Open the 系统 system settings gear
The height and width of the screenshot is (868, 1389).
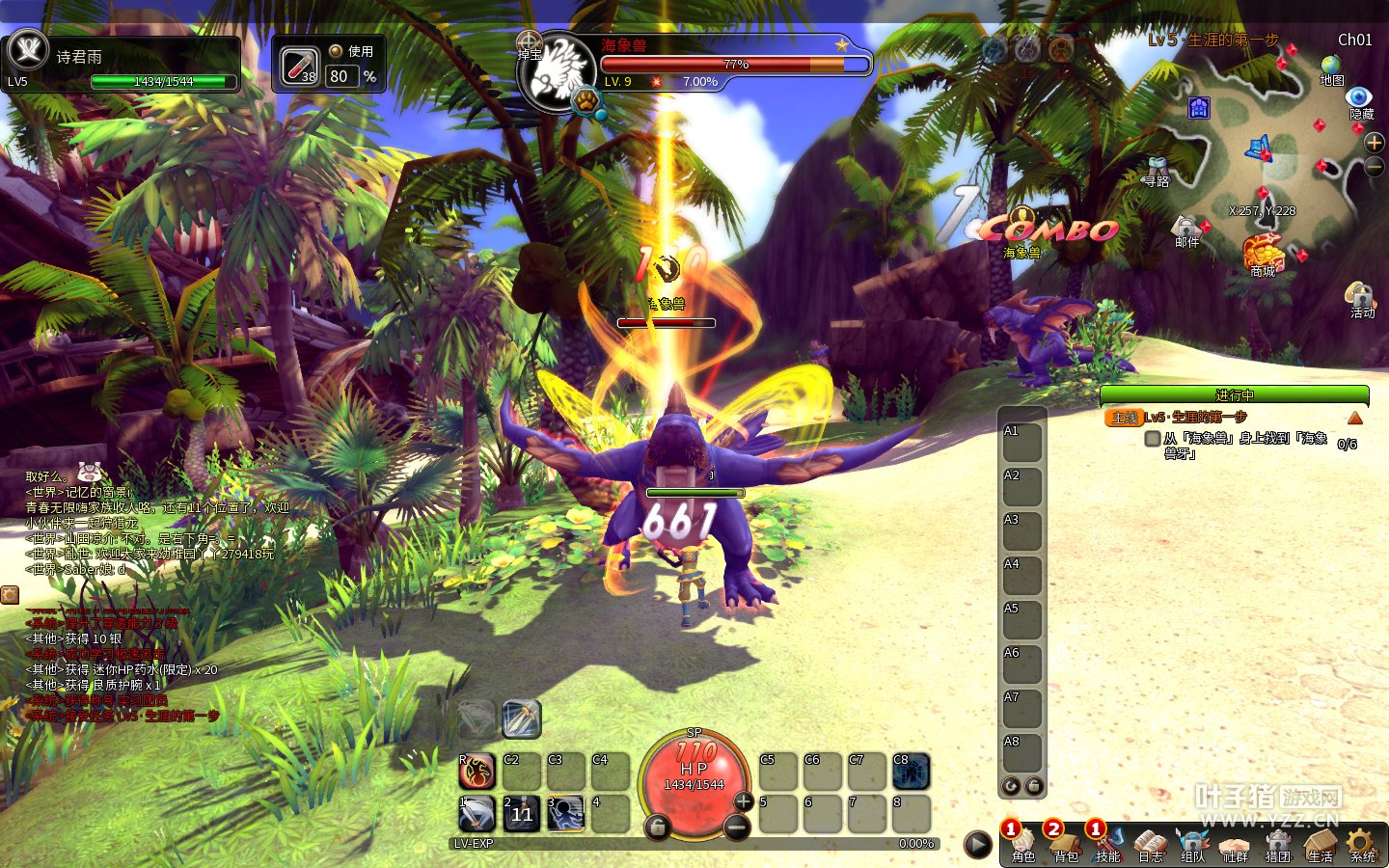pyautogui.click(x=1362, y=843)
